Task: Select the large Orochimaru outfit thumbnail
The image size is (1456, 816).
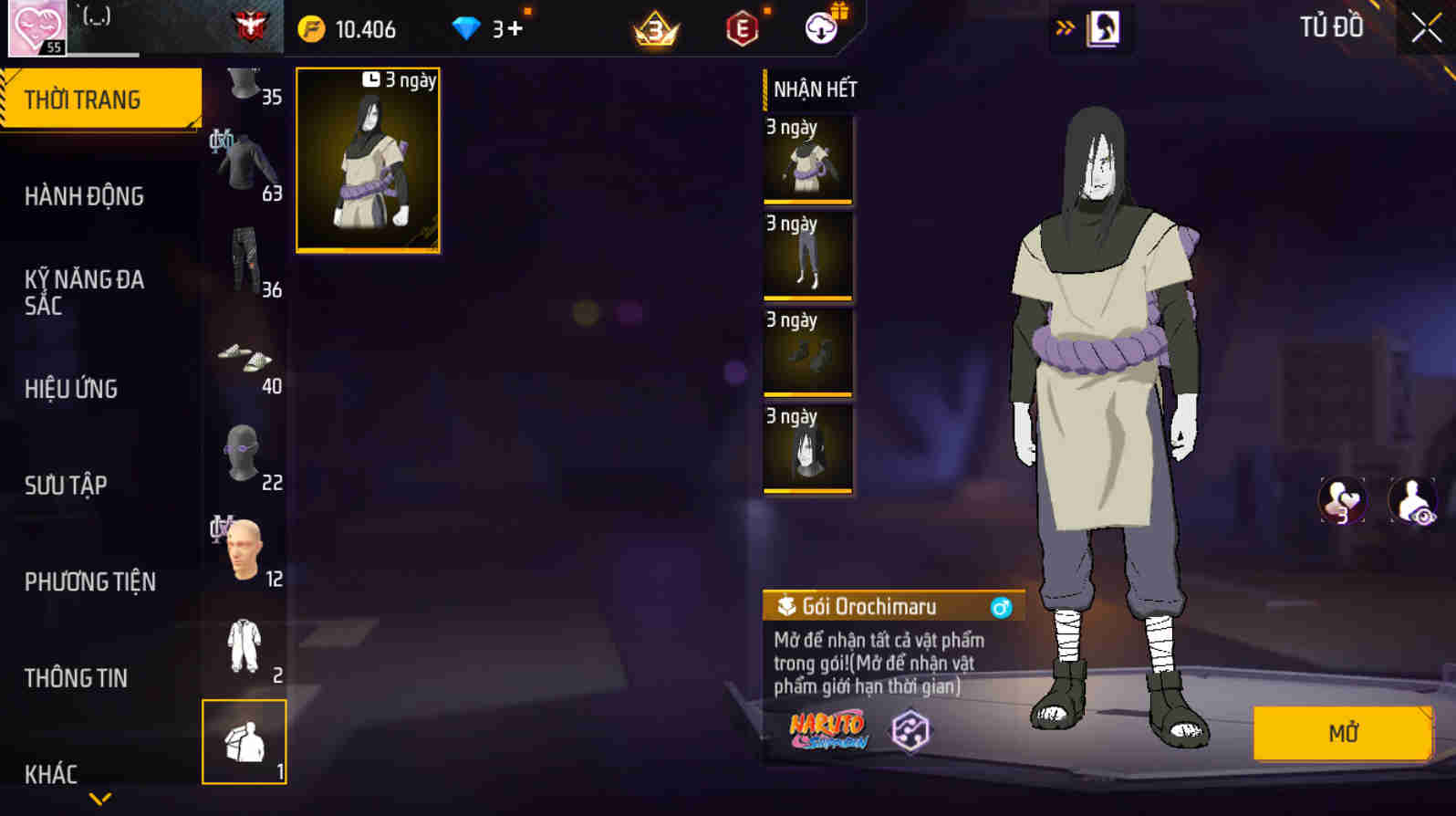Action: click(x=369, y=160)
